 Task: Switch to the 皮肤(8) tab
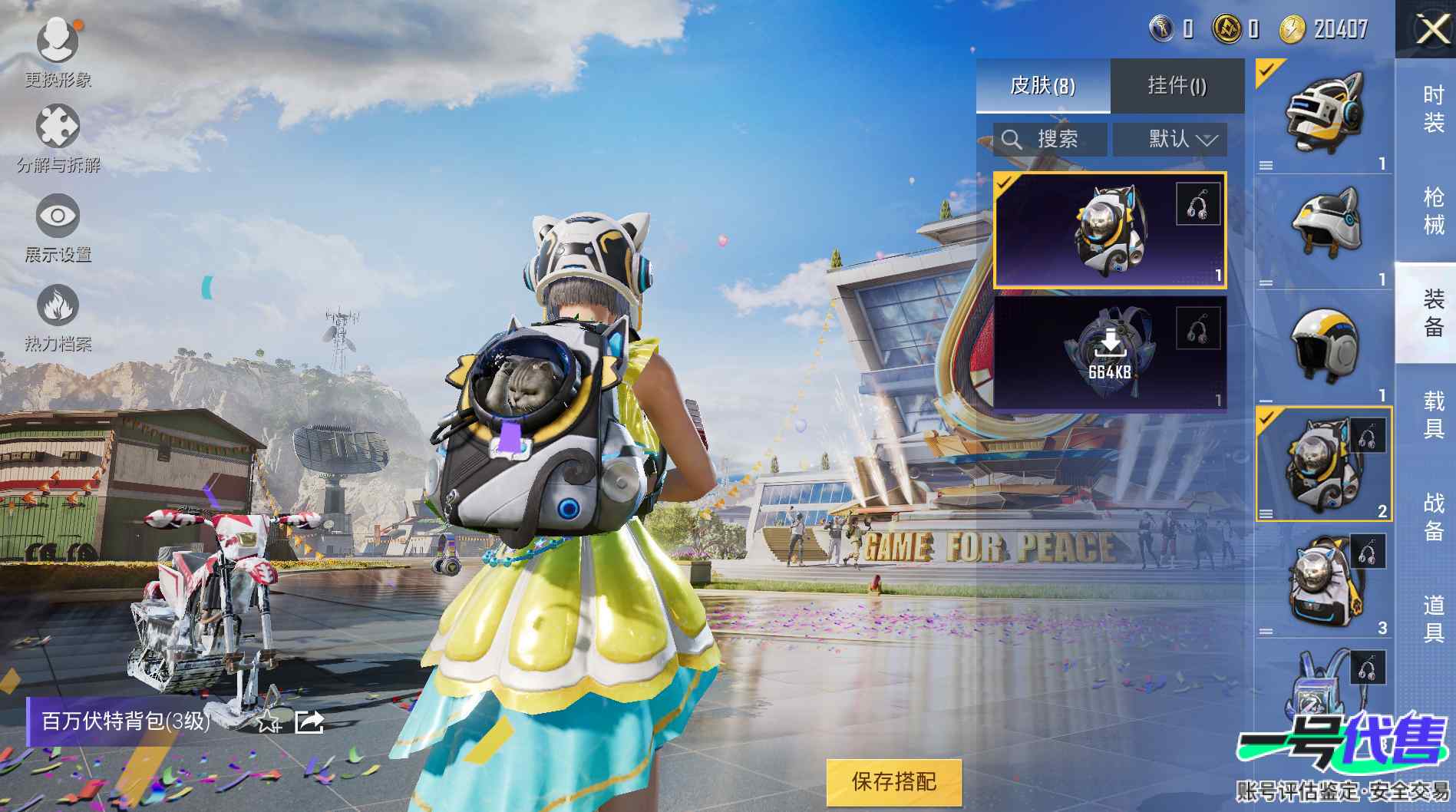tap(1042, 85)
